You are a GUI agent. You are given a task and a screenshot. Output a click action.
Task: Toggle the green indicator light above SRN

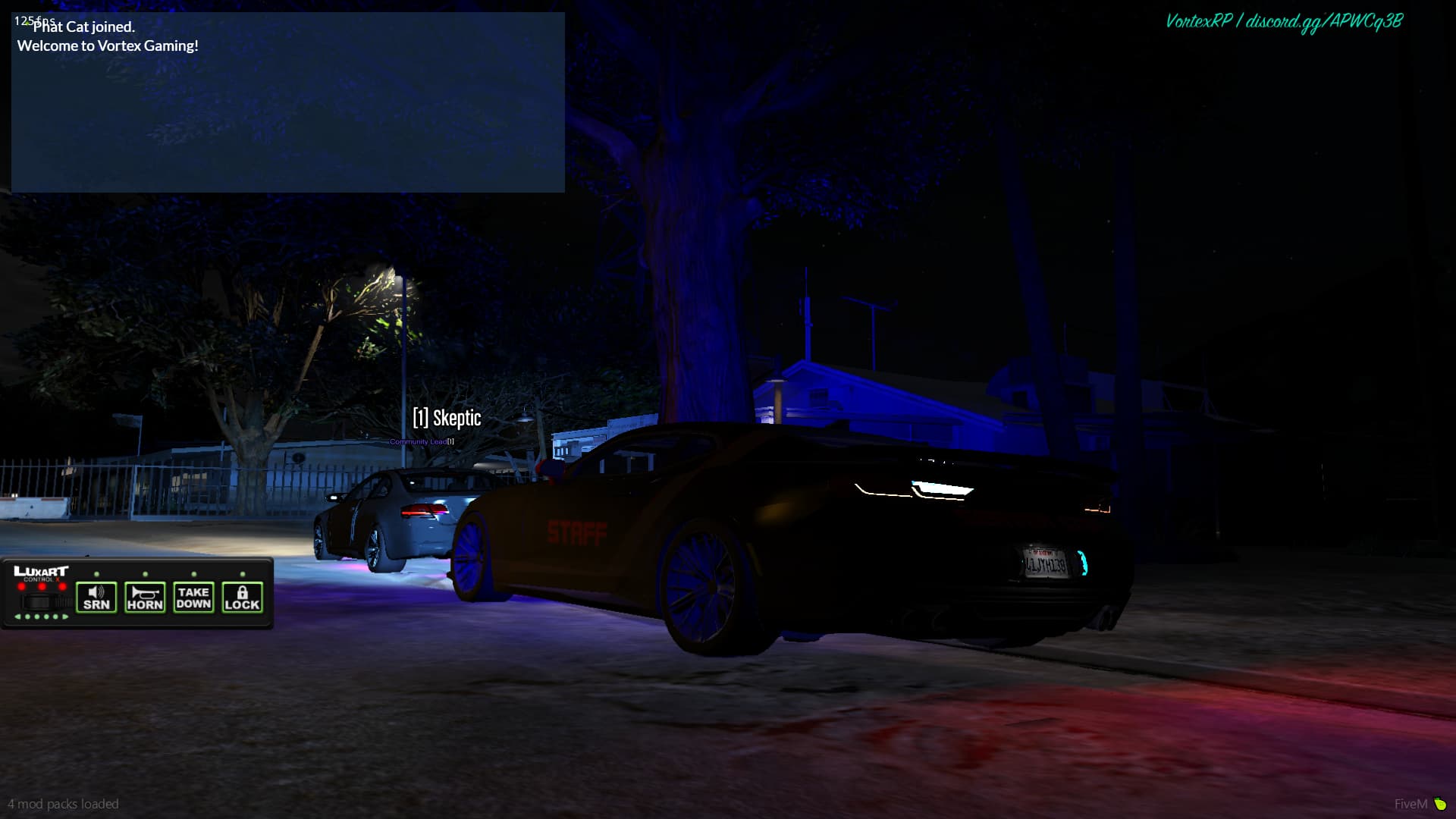point(96,573)
